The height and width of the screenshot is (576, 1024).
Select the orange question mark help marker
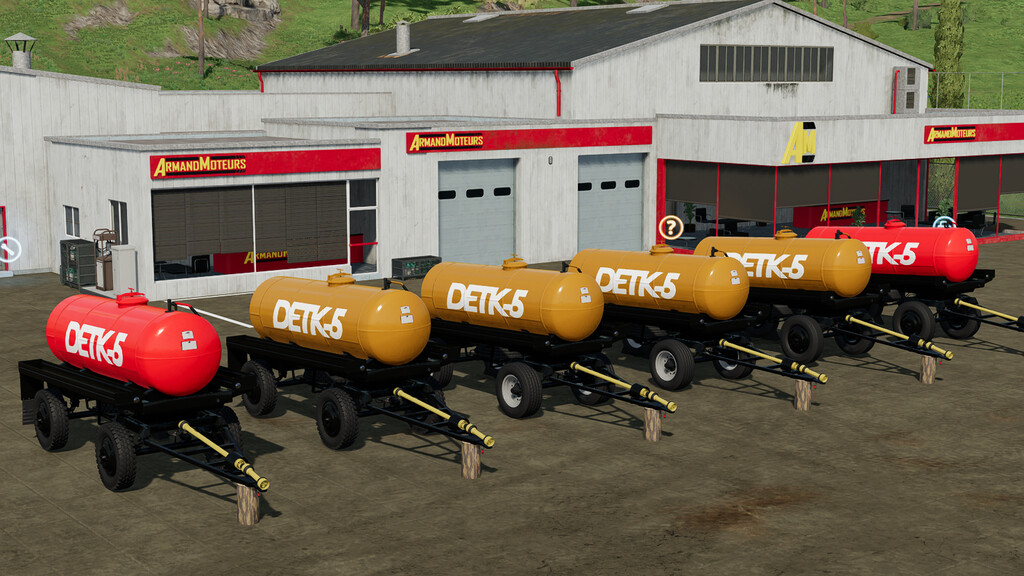[671, 227]
